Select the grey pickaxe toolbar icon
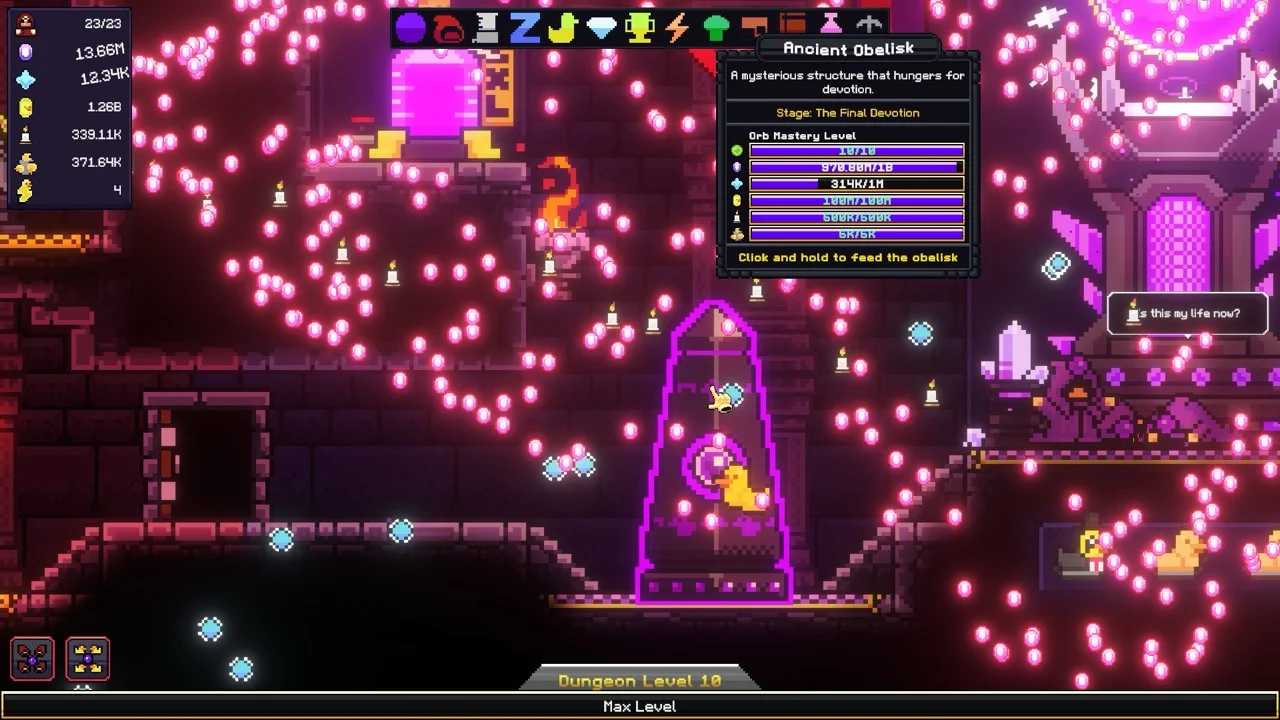The height and width of the screenshot is (720, 1280). click(869, 26)
